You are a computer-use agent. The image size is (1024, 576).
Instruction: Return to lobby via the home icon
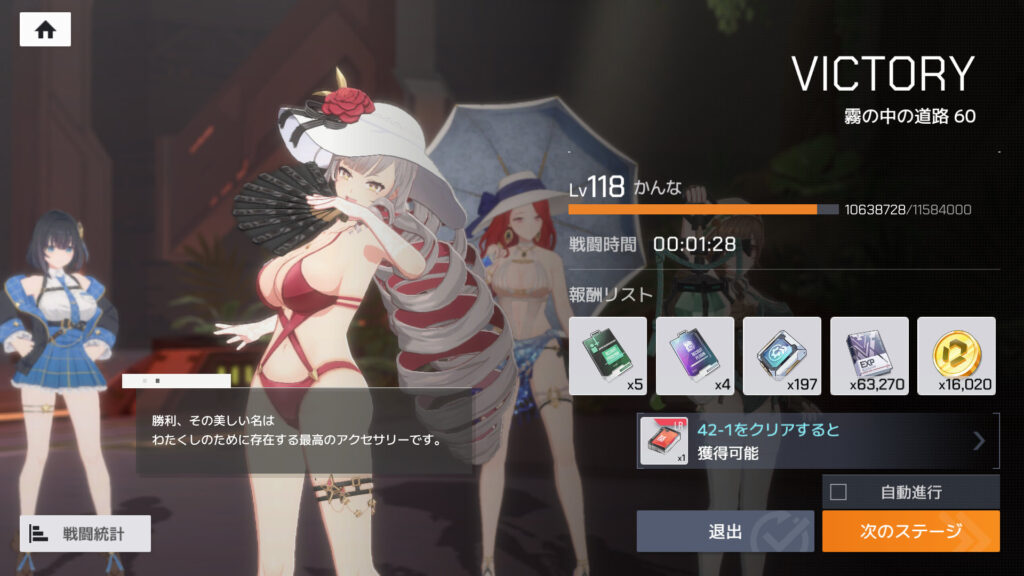pos(45,29)
